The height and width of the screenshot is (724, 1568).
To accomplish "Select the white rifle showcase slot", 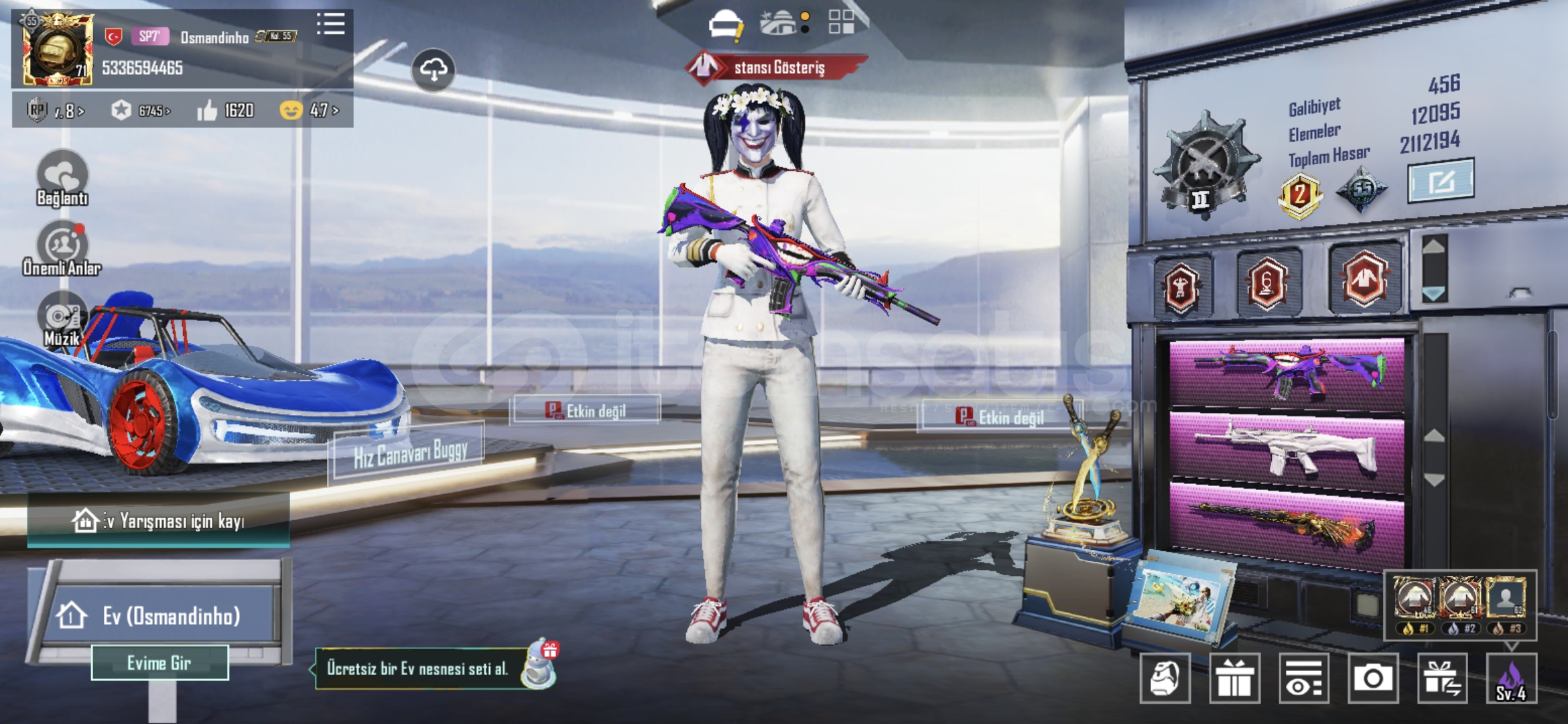I will pos(1286,446).
